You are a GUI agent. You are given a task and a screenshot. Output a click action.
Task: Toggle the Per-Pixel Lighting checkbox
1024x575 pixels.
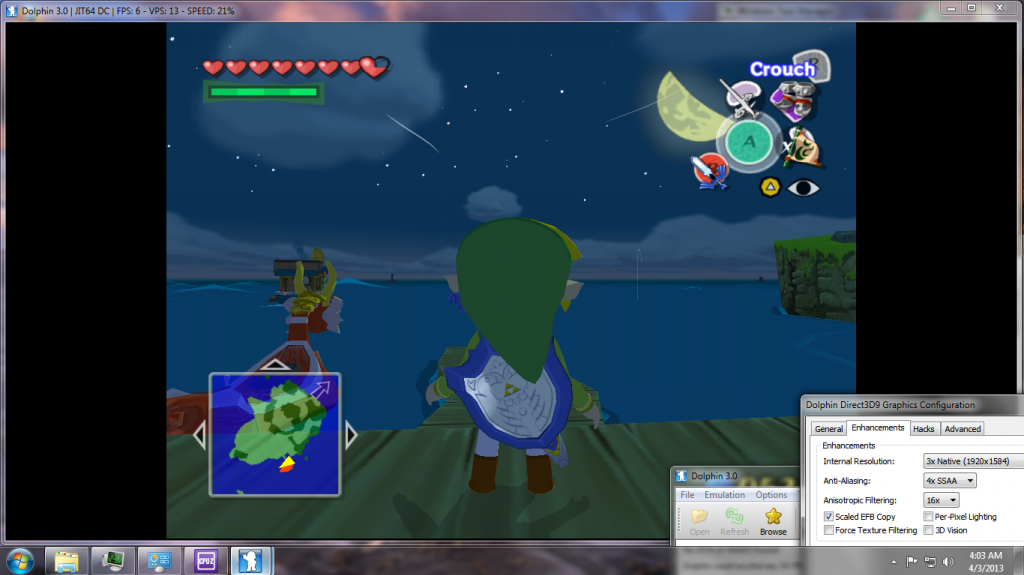point(929,516)
